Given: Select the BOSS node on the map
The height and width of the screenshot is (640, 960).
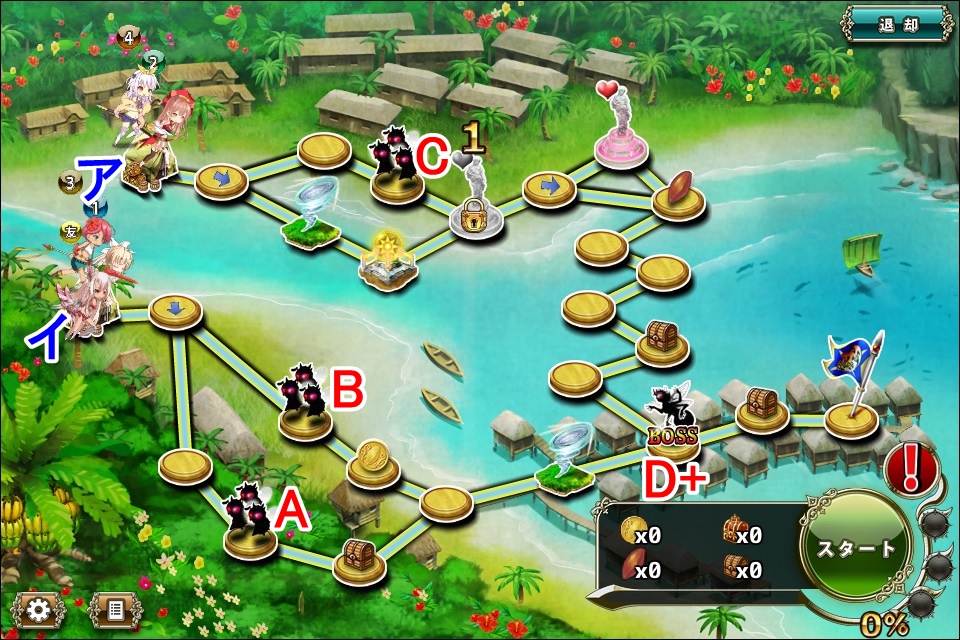Looking at the screenshot, I should click(x=672, y=420).
